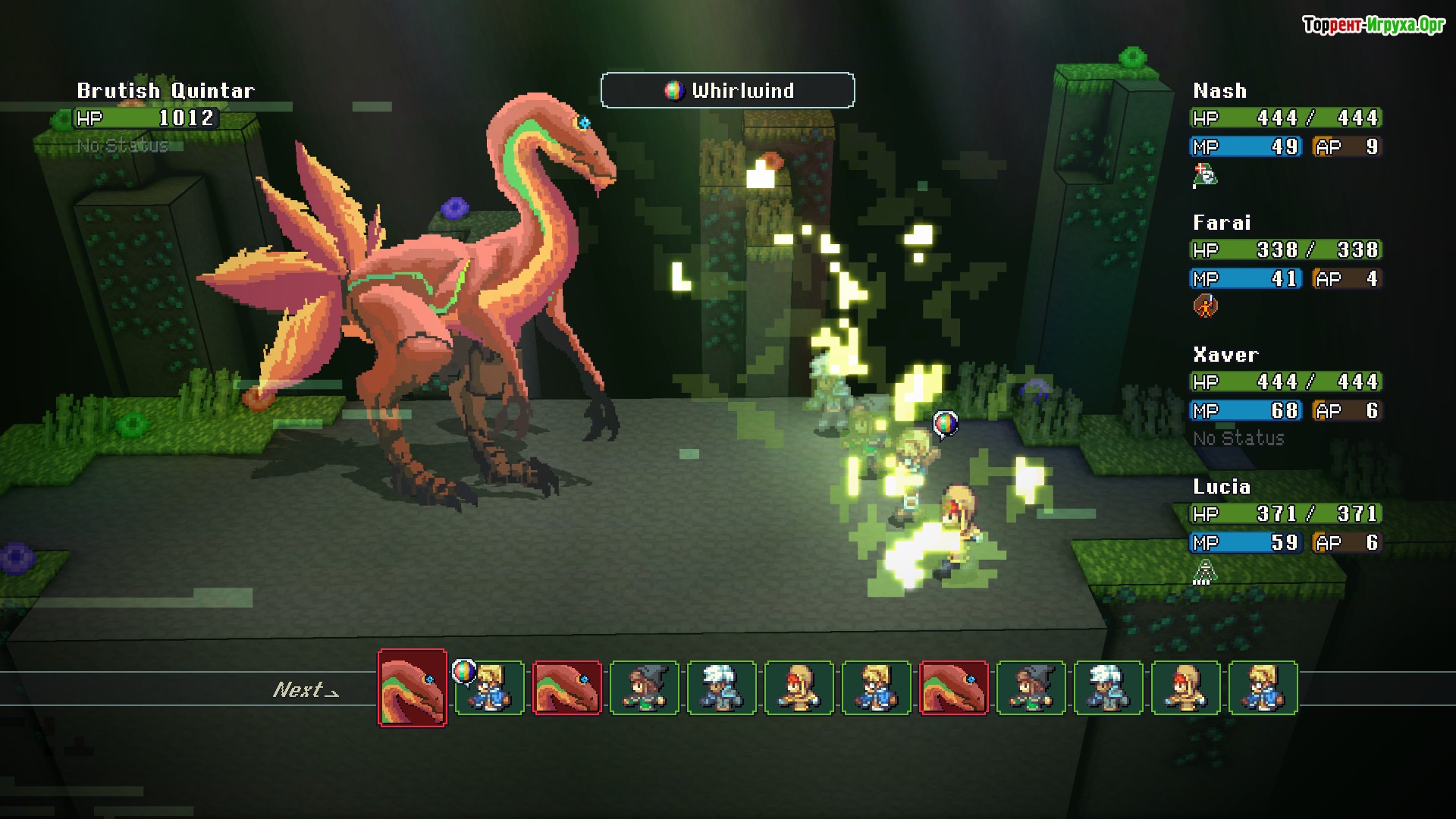Inspect Lucia's green cone status icon
The height and width of the screenshot is (819, 1456).
(x=1204, y=571)
